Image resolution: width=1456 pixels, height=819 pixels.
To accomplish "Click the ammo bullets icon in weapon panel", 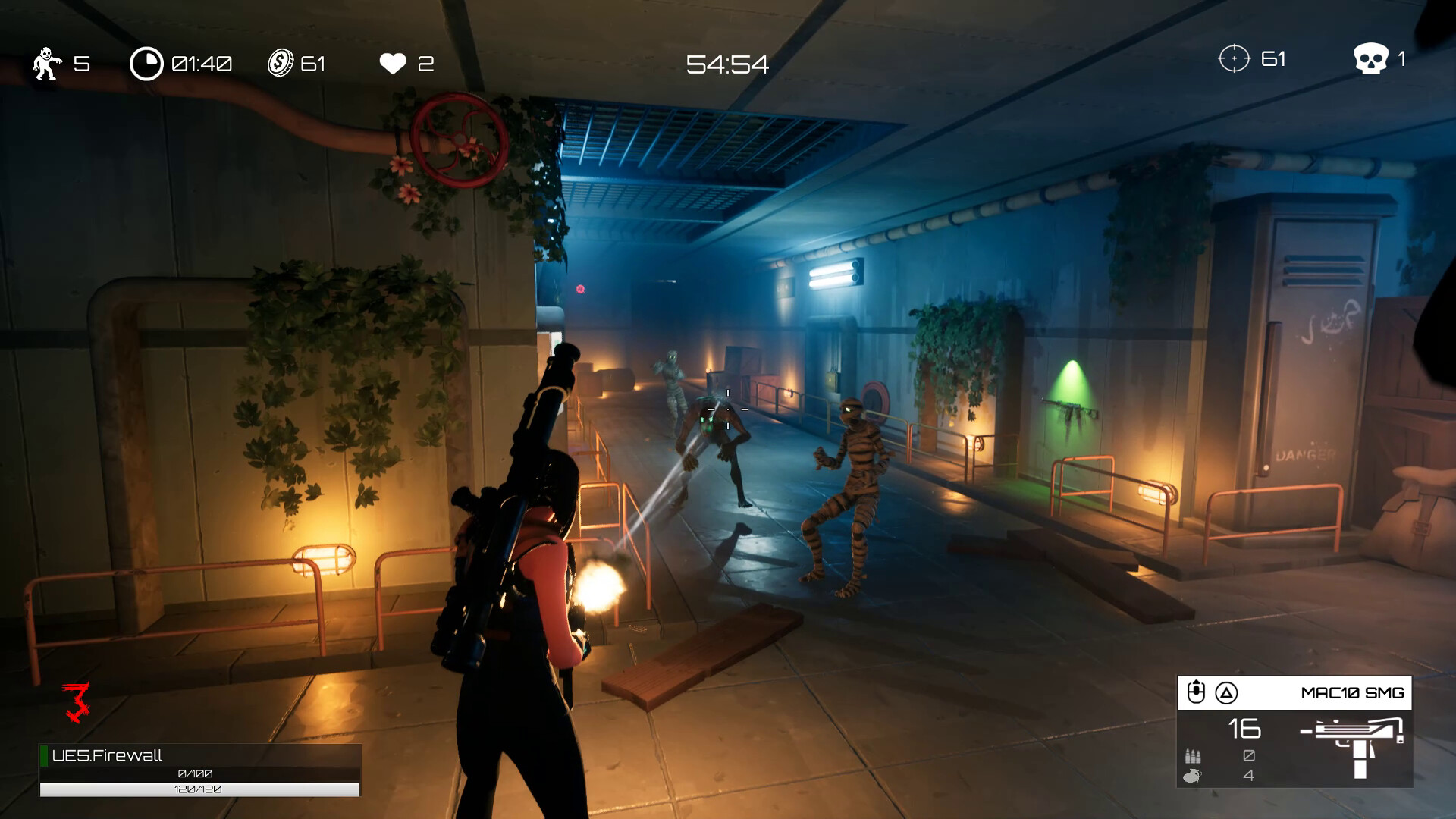I will pos(1192,756).
